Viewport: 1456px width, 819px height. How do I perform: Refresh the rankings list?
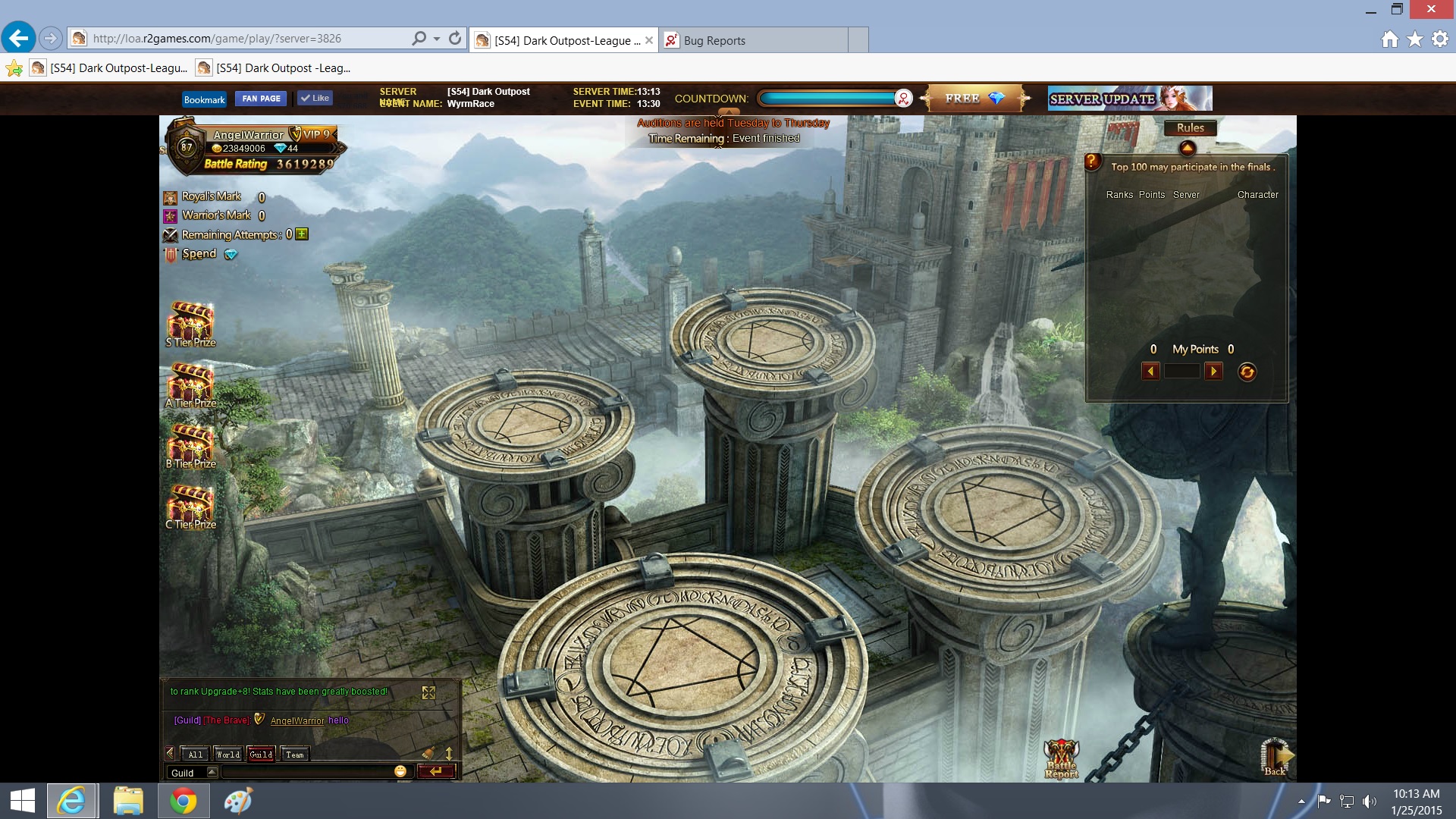1247,372
